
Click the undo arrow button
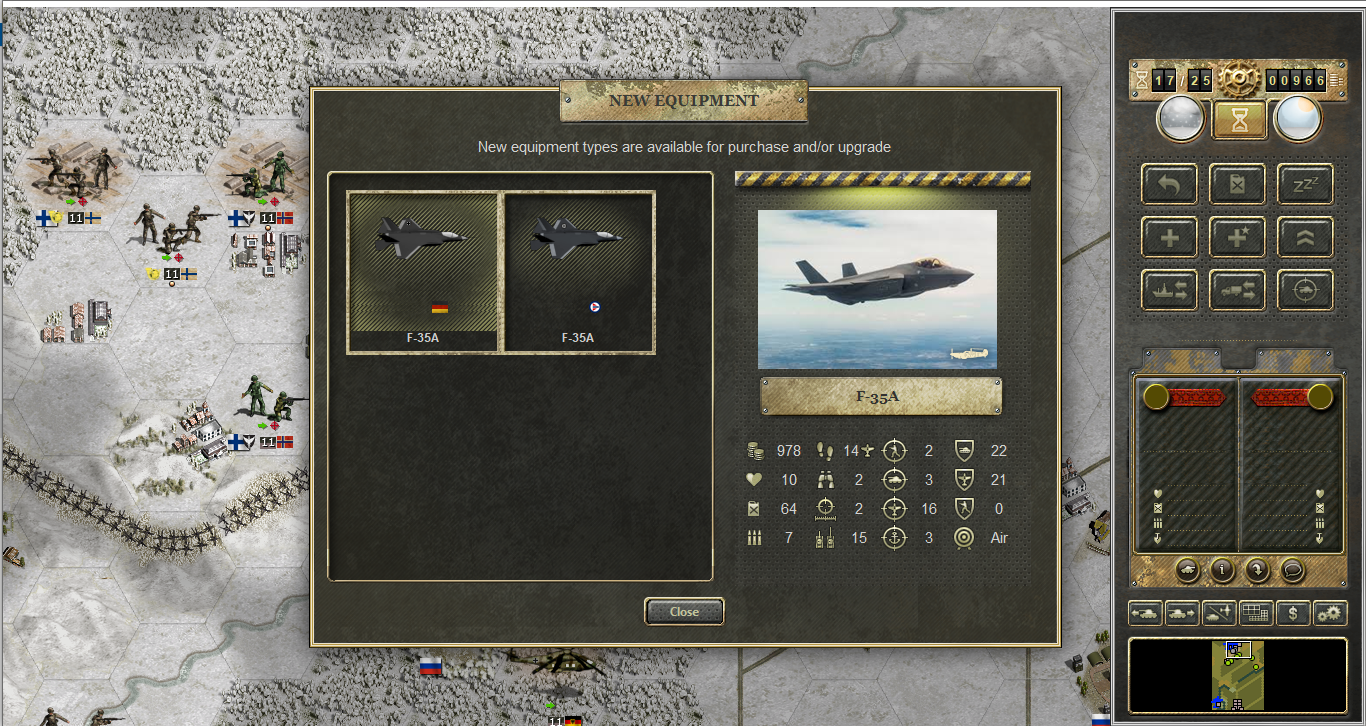coord(1169,184)
